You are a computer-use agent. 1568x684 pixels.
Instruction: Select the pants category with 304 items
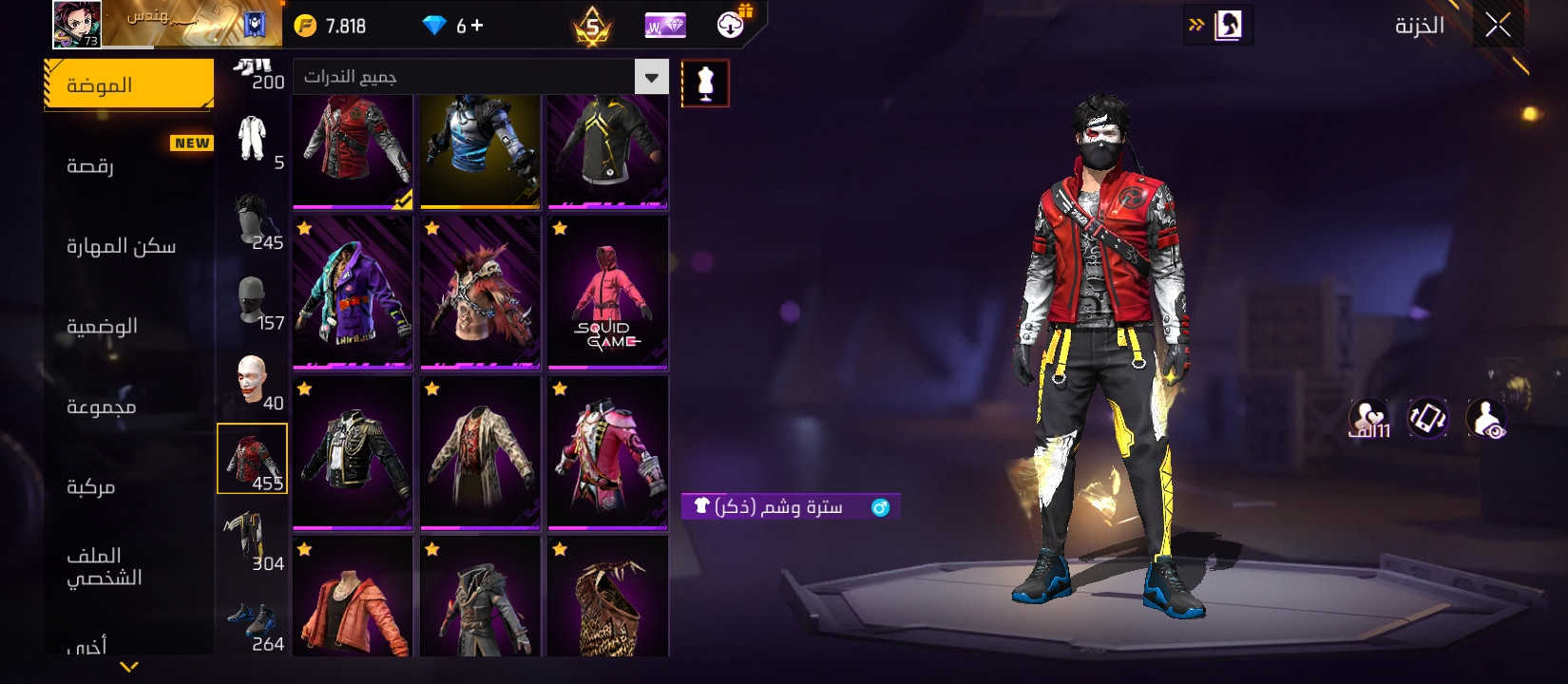(x=252, y=540)
